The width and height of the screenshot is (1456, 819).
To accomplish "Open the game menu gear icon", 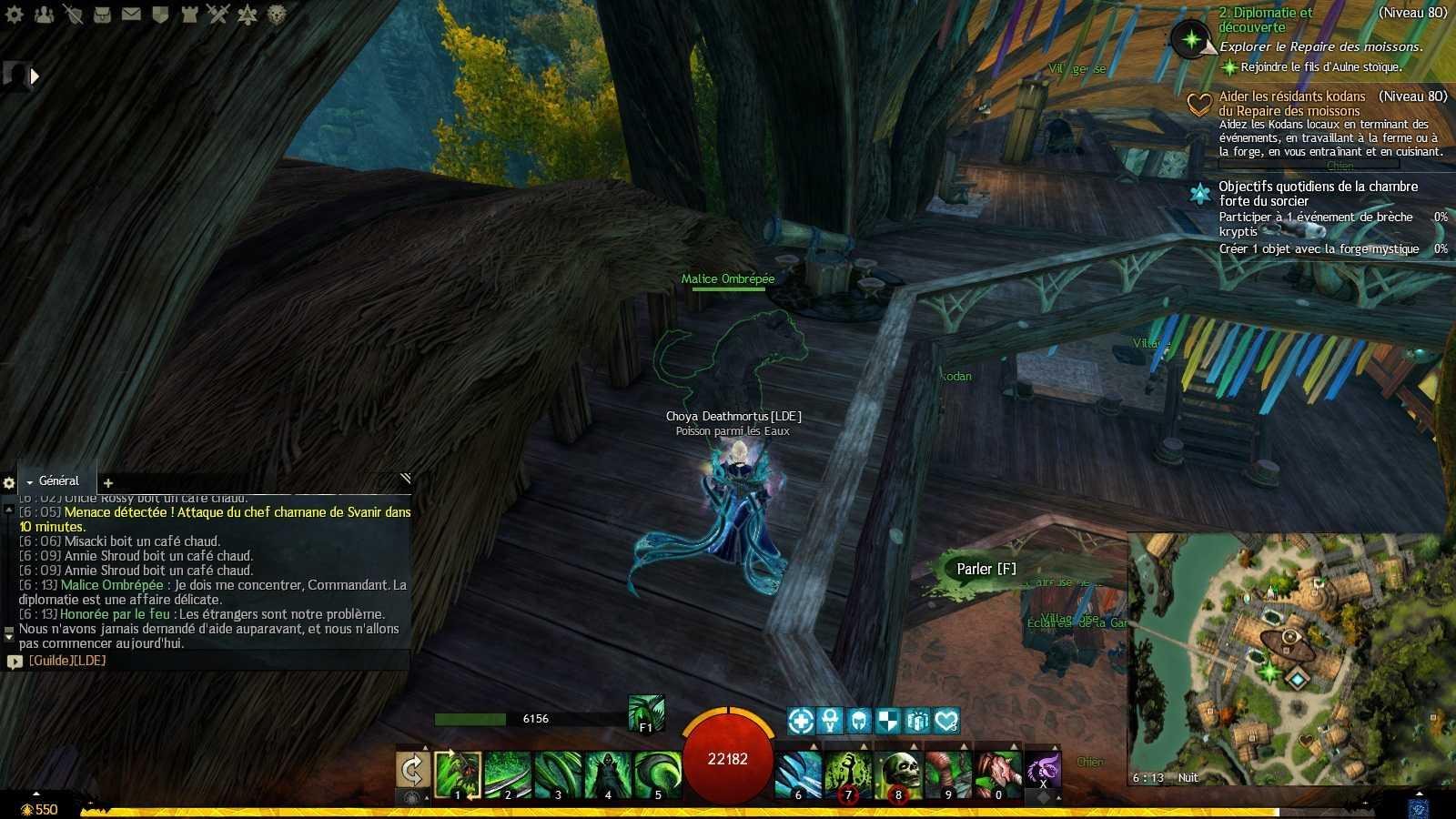I will (x=15, y=15).
